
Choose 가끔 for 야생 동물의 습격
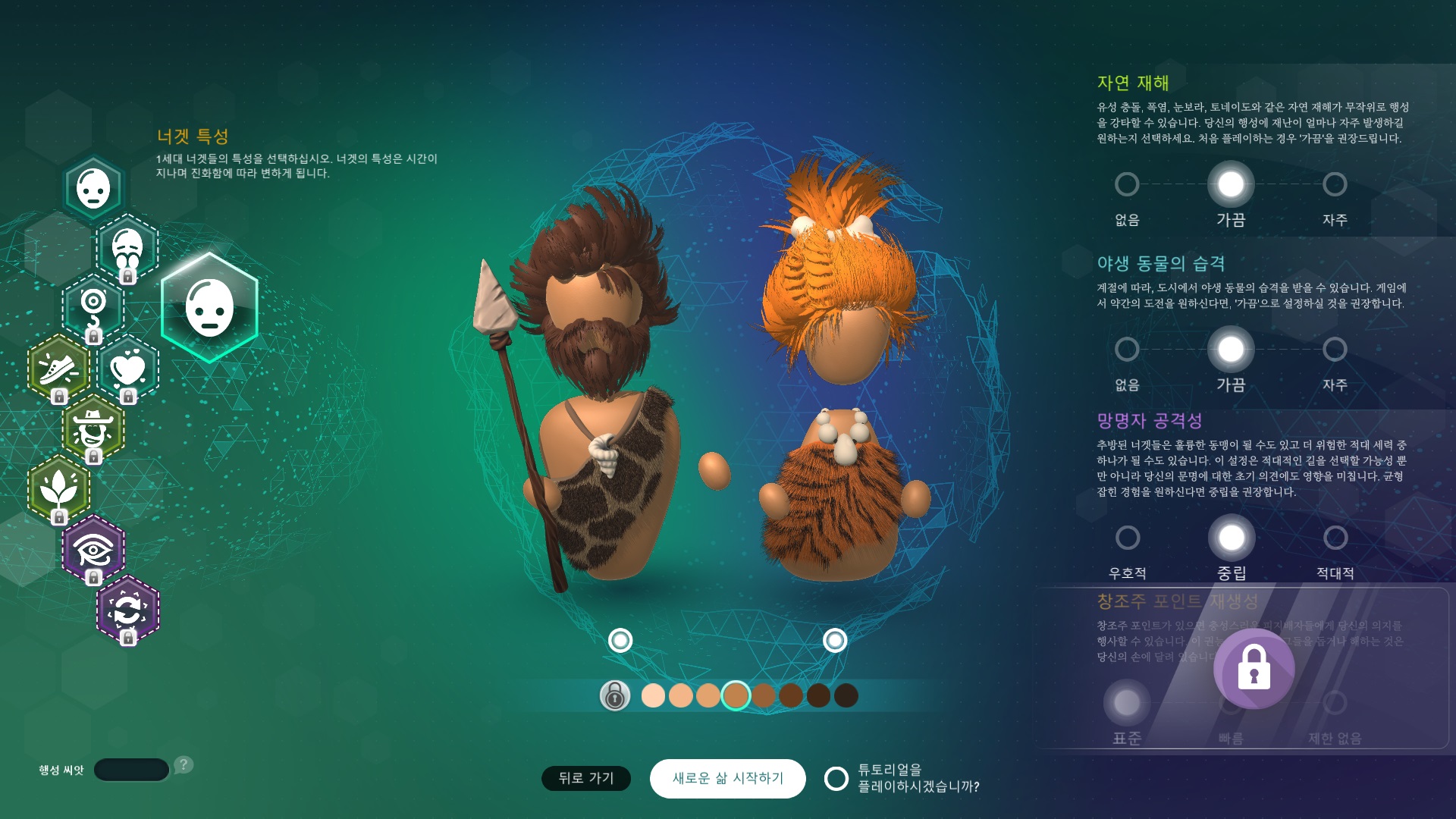pyautogui.click(x=1231, y=350)
